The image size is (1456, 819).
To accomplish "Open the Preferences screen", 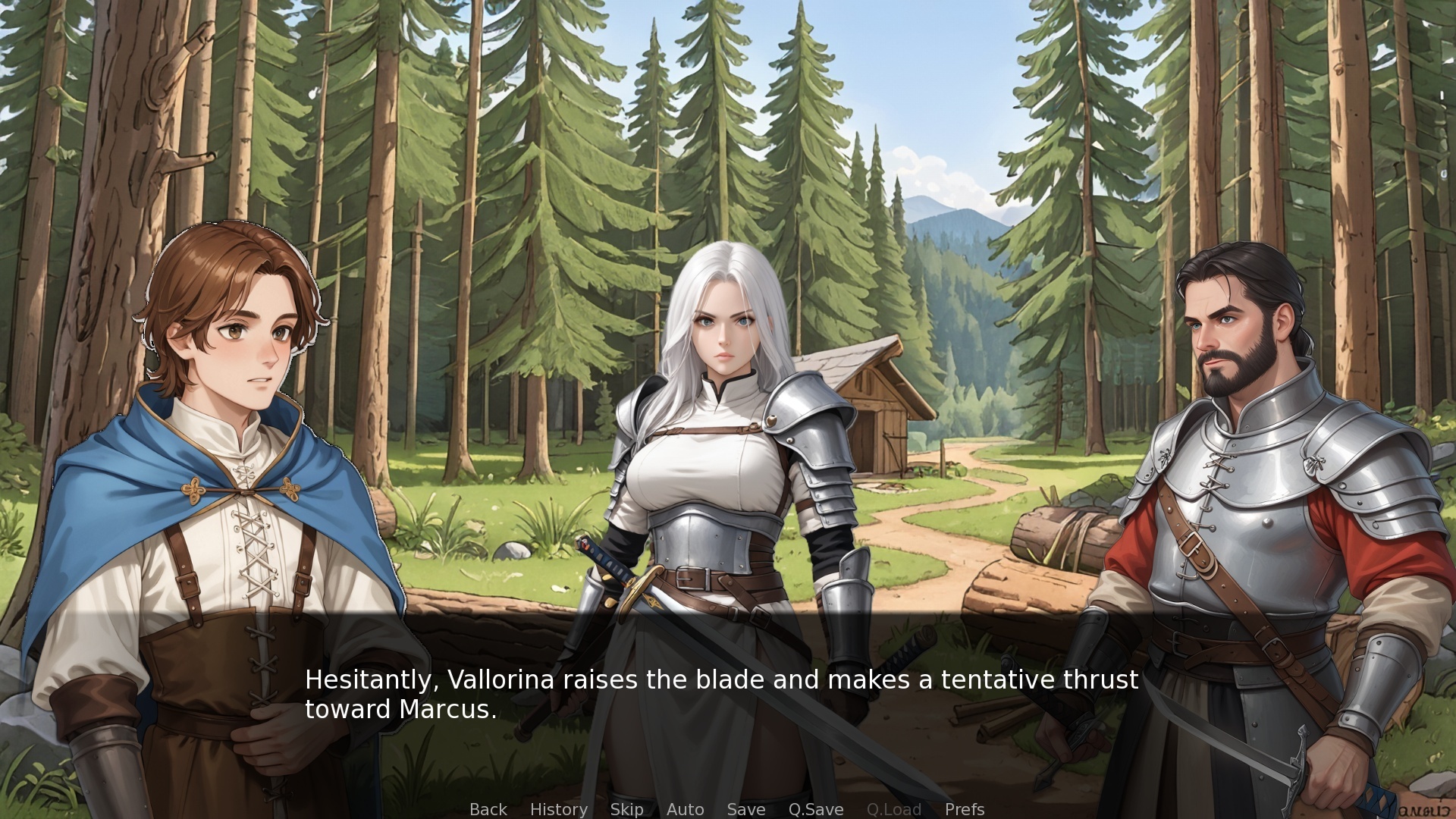I will [965, 809].
